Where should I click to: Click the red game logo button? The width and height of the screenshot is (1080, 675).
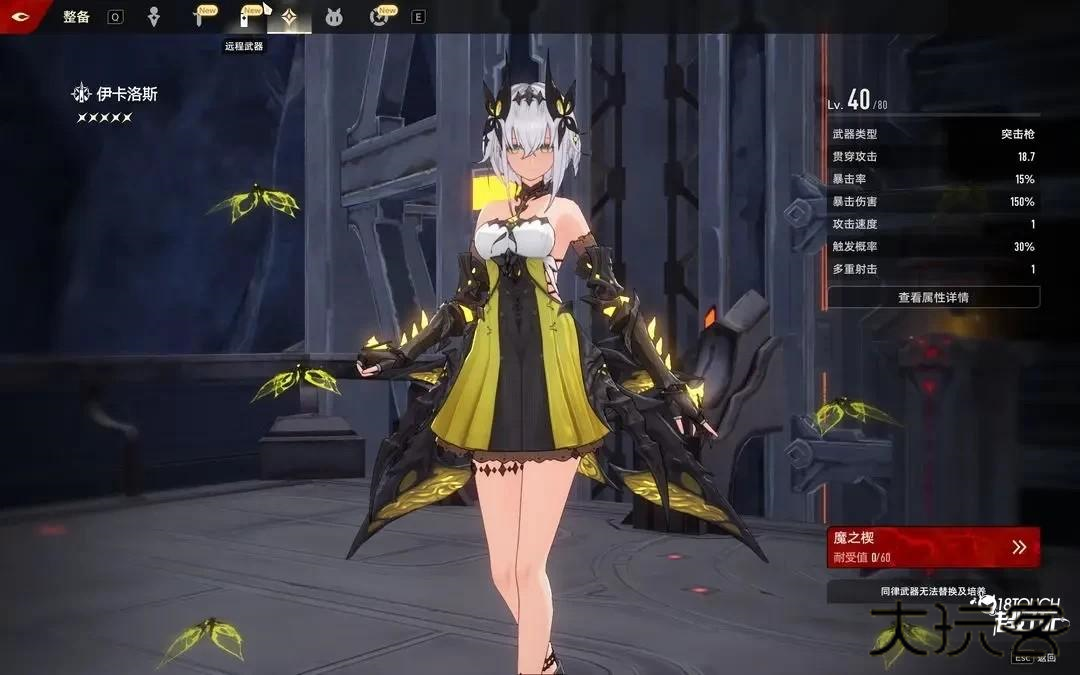tap(20, 16)
